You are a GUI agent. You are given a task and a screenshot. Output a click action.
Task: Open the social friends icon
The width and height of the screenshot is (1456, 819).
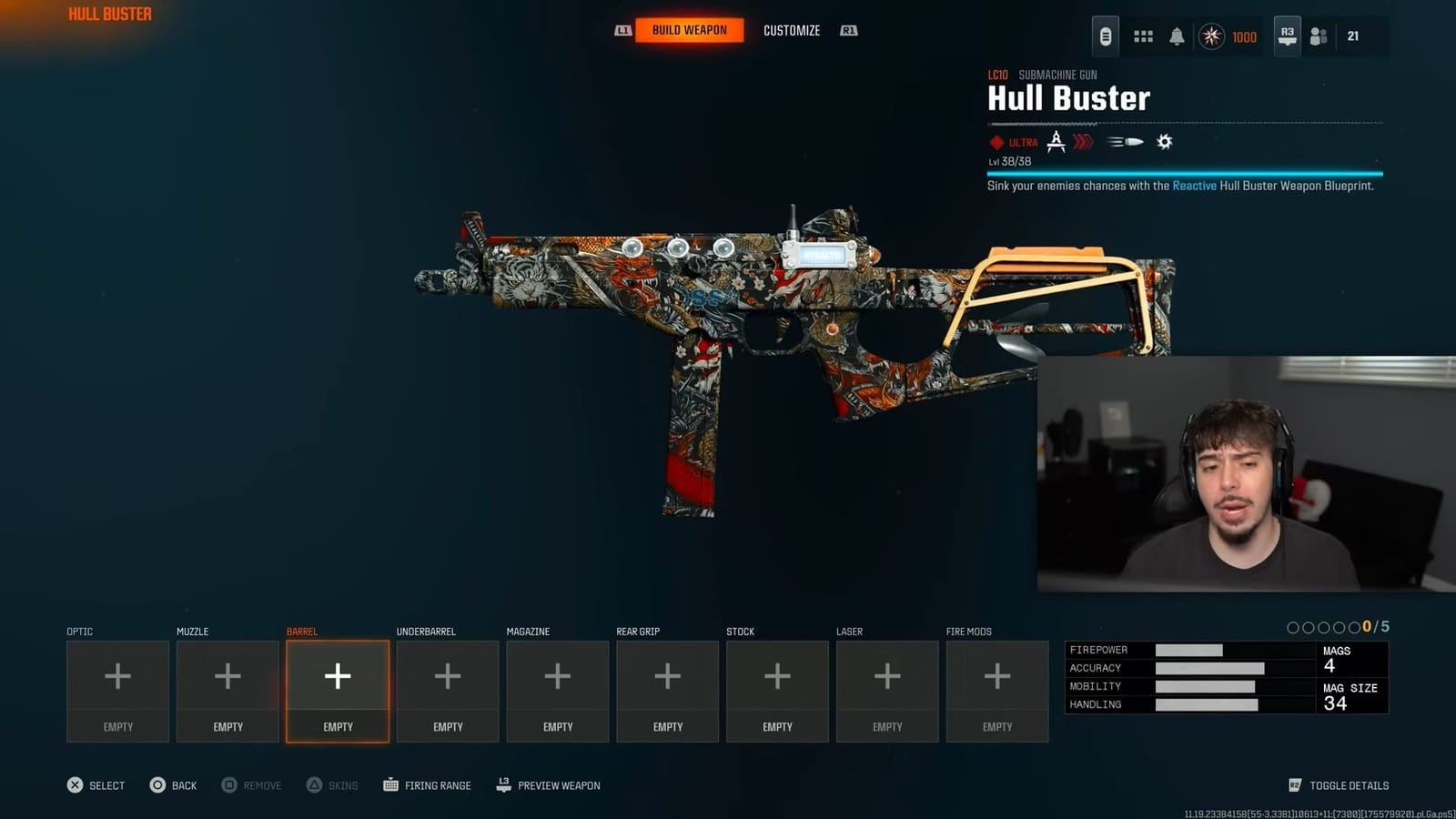click(1319, 36)
